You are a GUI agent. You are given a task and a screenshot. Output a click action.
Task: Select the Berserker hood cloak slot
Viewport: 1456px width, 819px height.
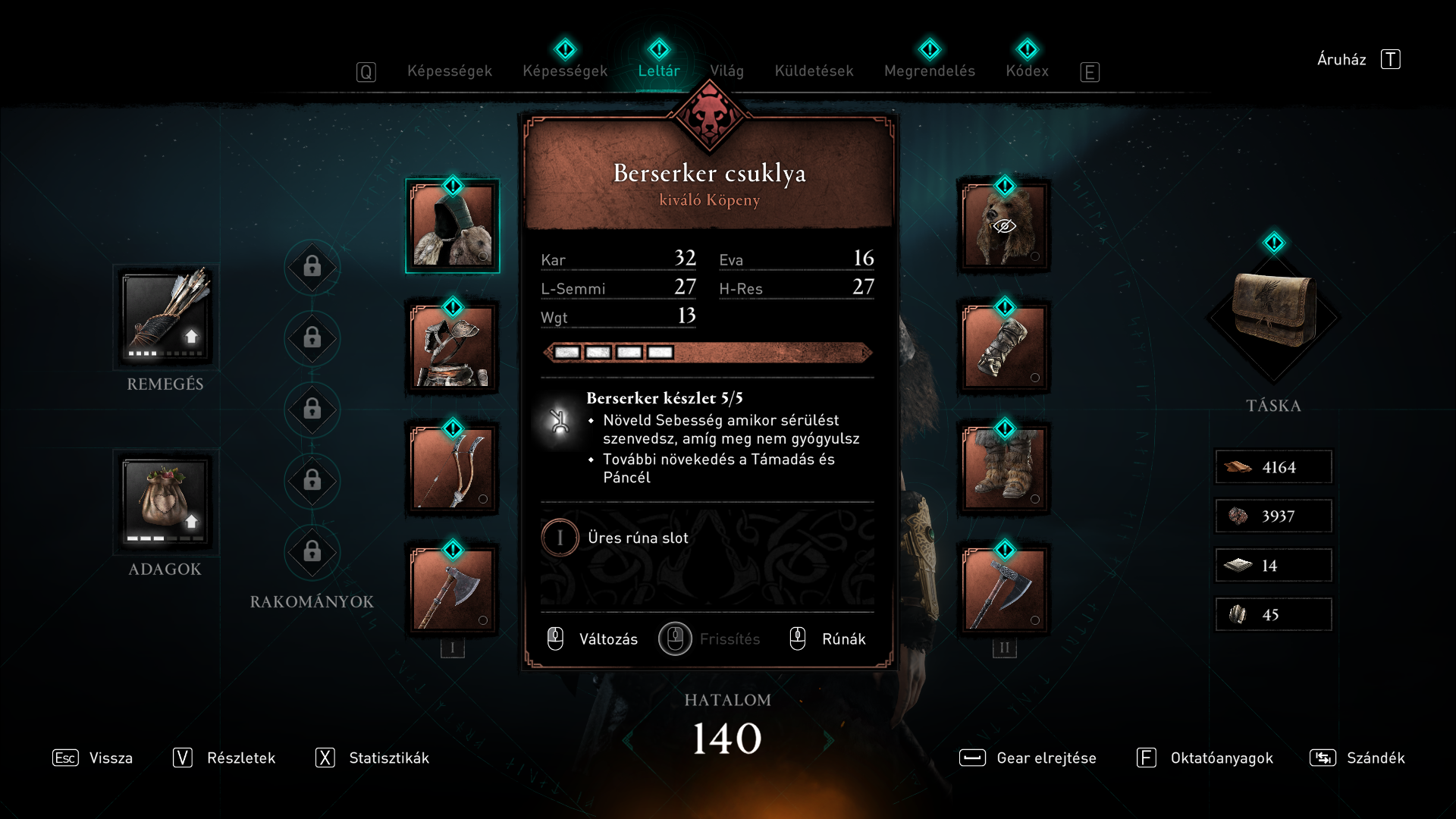(453, 226)
